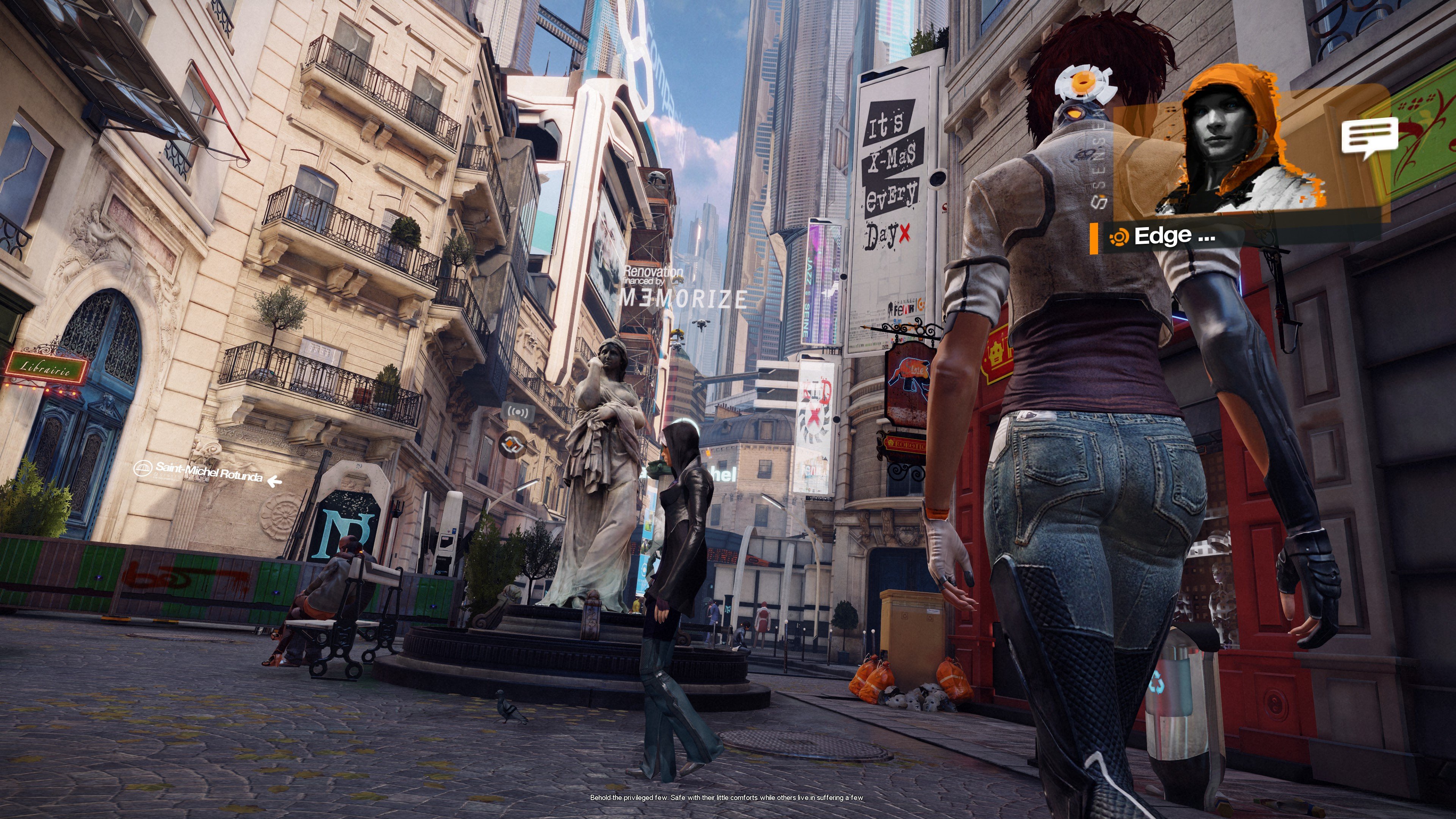Open the white speech bubble message icon

point(1369,137)
